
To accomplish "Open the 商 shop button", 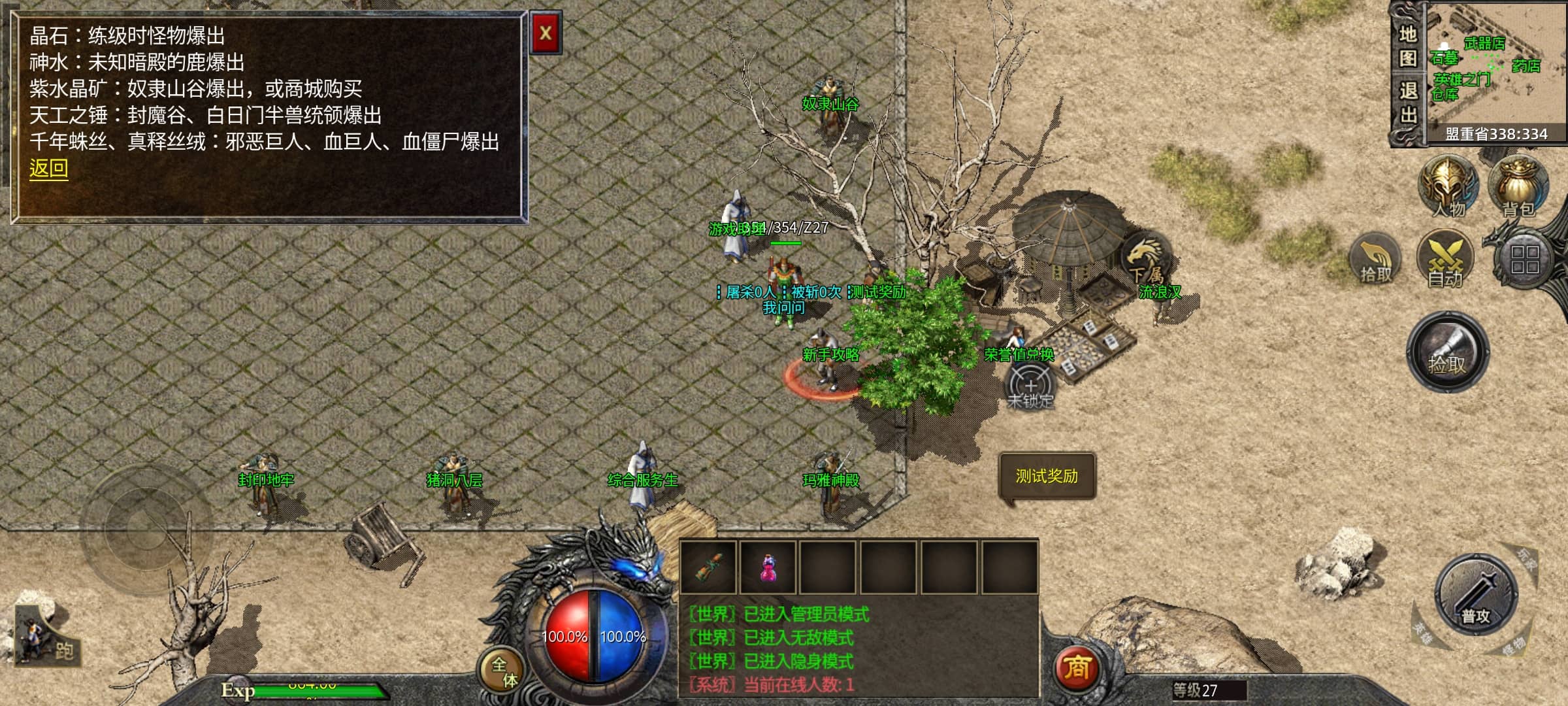I will pos(1076,668).
